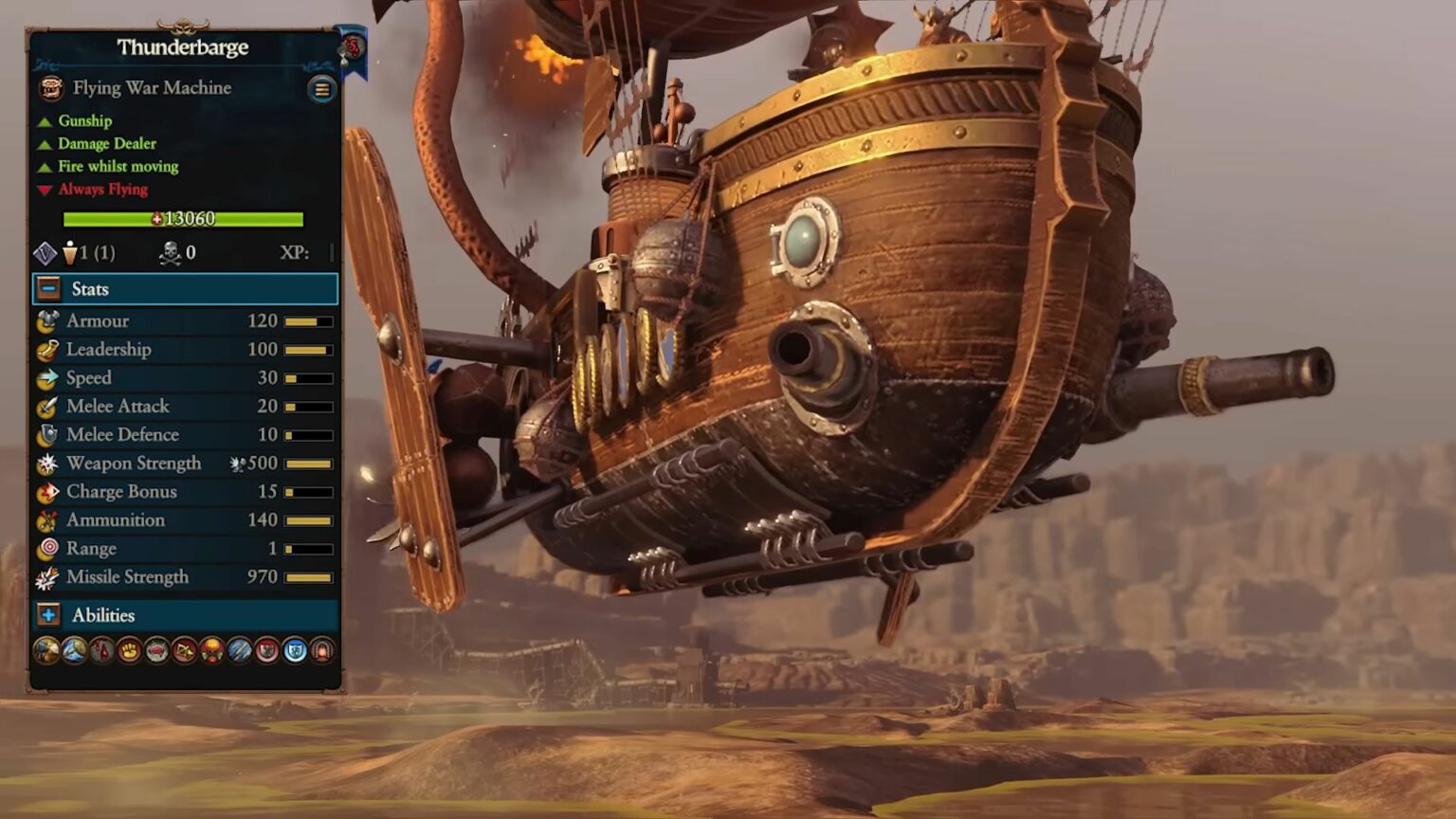The height and width of the screenshot is (819, 1456).
Task: Click the orange explosion ability icon
Action: (211, 650)
